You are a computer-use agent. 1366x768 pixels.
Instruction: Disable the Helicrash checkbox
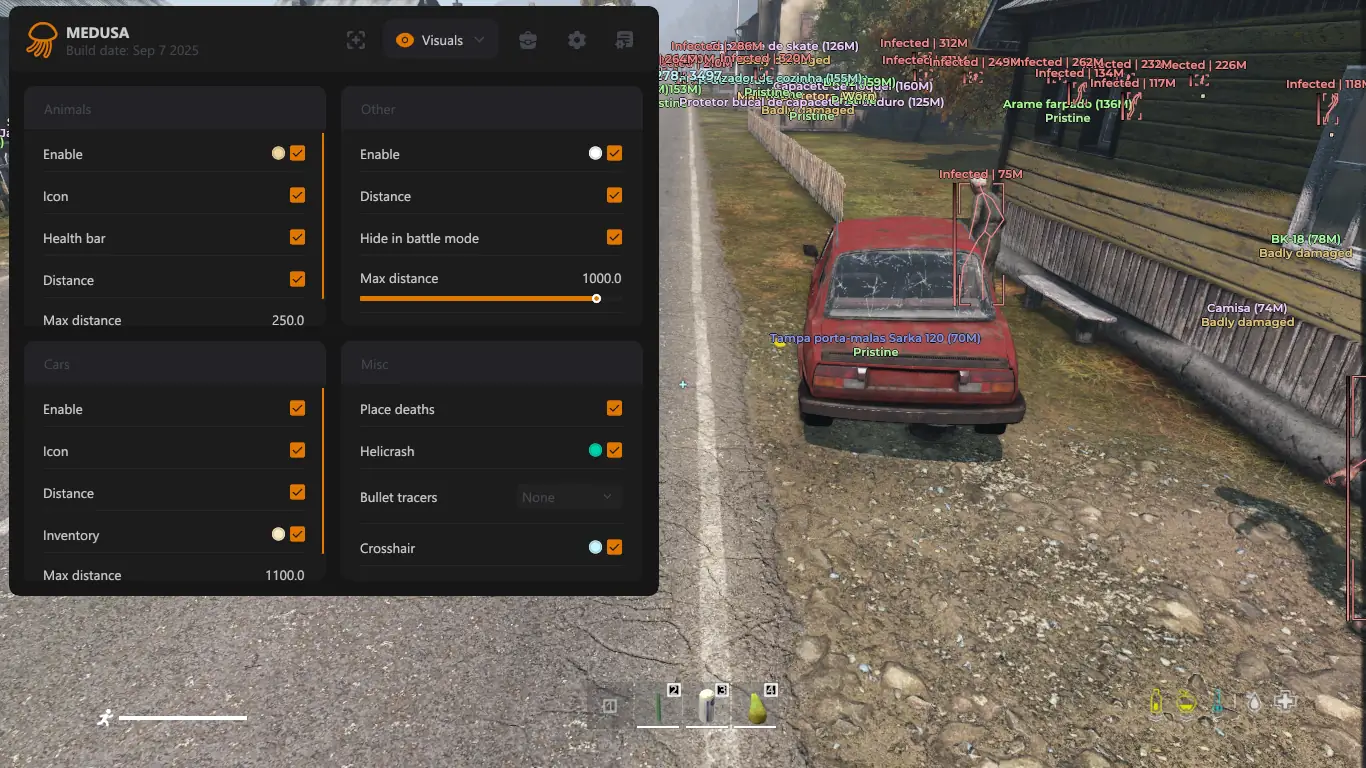[x=614, y=450]
